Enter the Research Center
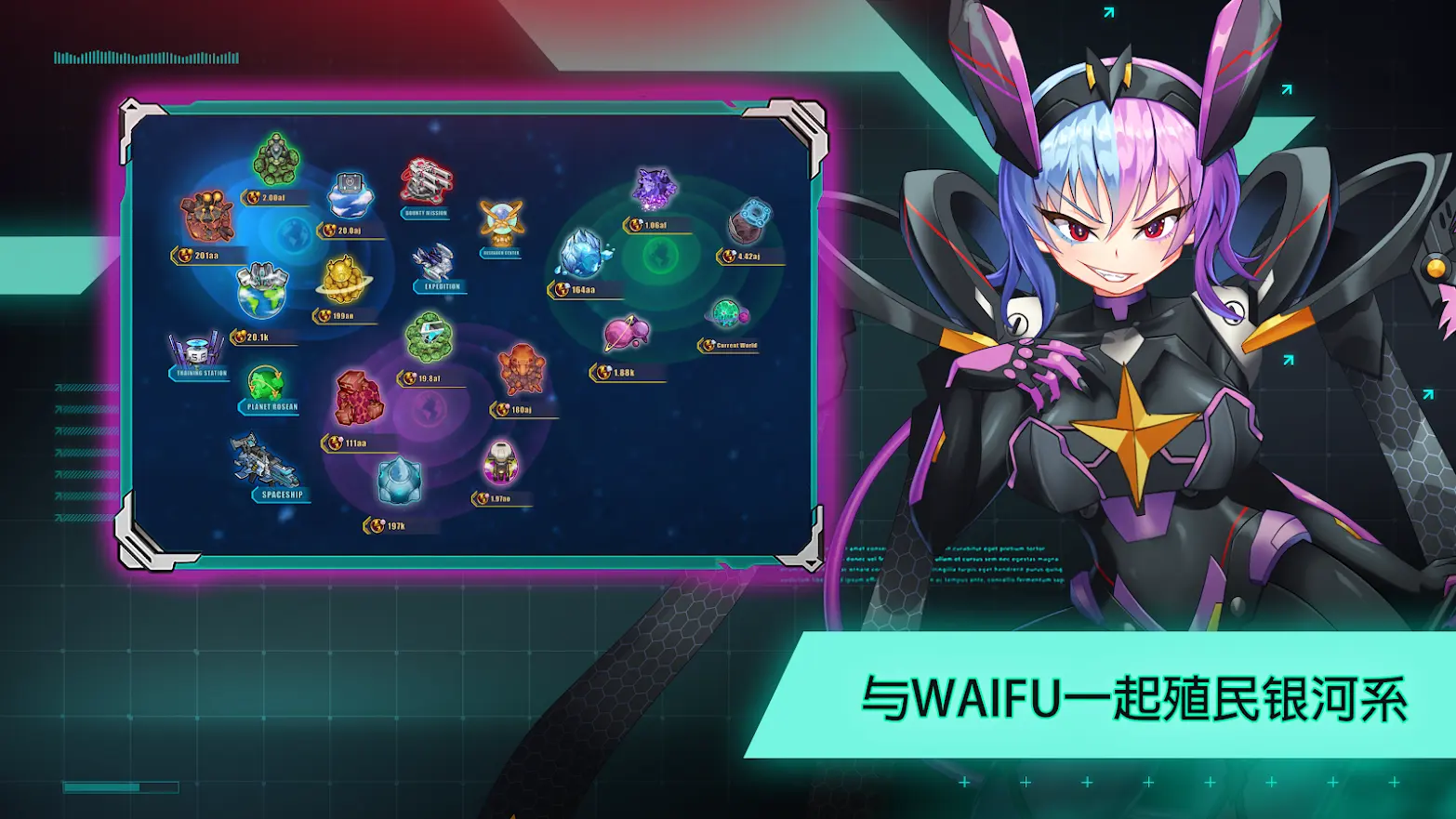1456x819 pixels. (x=501, y=223)
